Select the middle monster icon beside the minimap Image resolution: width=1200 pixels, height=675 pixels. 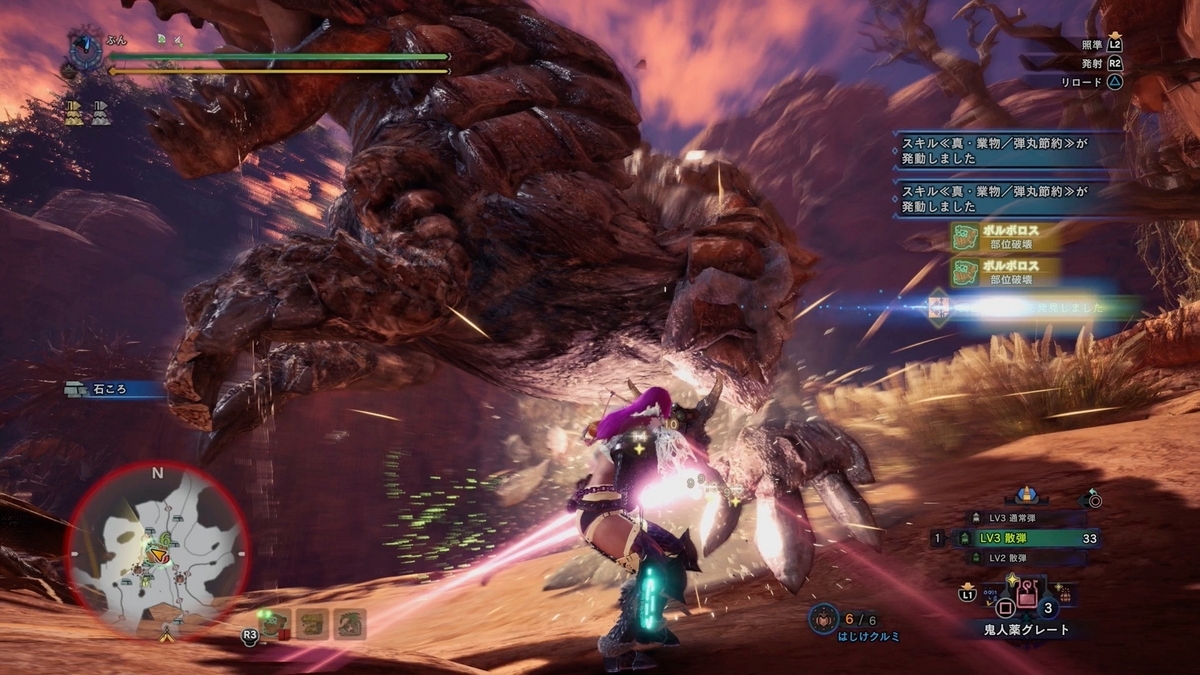pyautogui.click(x=312, y=624)
